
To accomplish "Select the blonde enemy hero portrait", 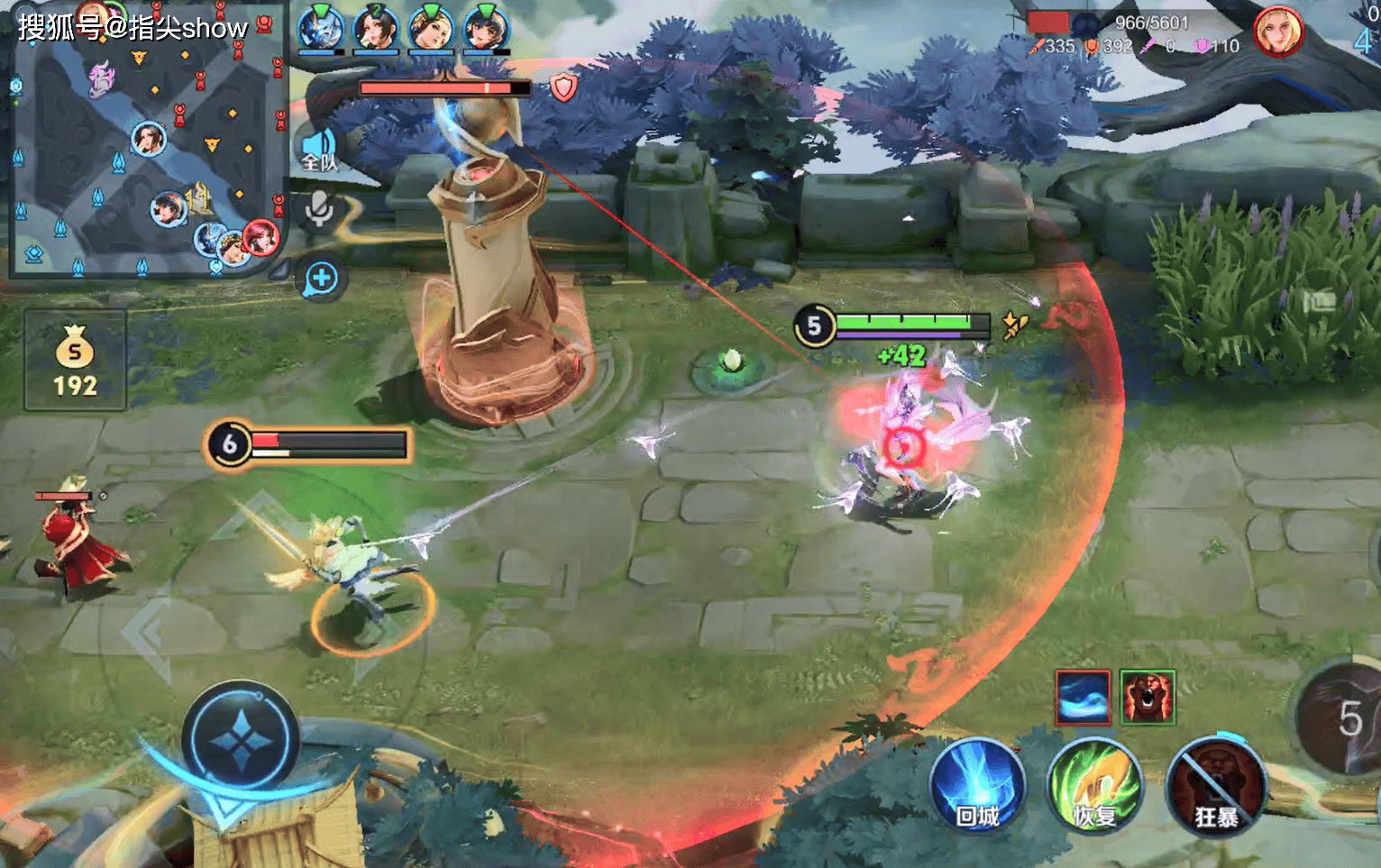I will (1278, 32).
